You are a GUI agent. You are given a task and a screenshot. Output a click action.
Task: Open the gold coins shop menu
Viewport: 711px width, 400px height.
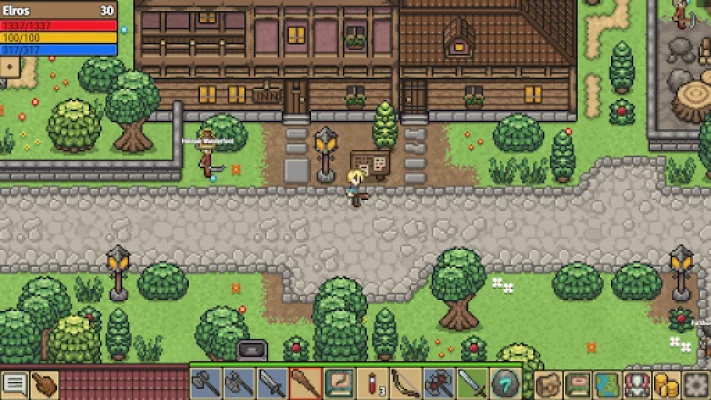pos(665,385)
